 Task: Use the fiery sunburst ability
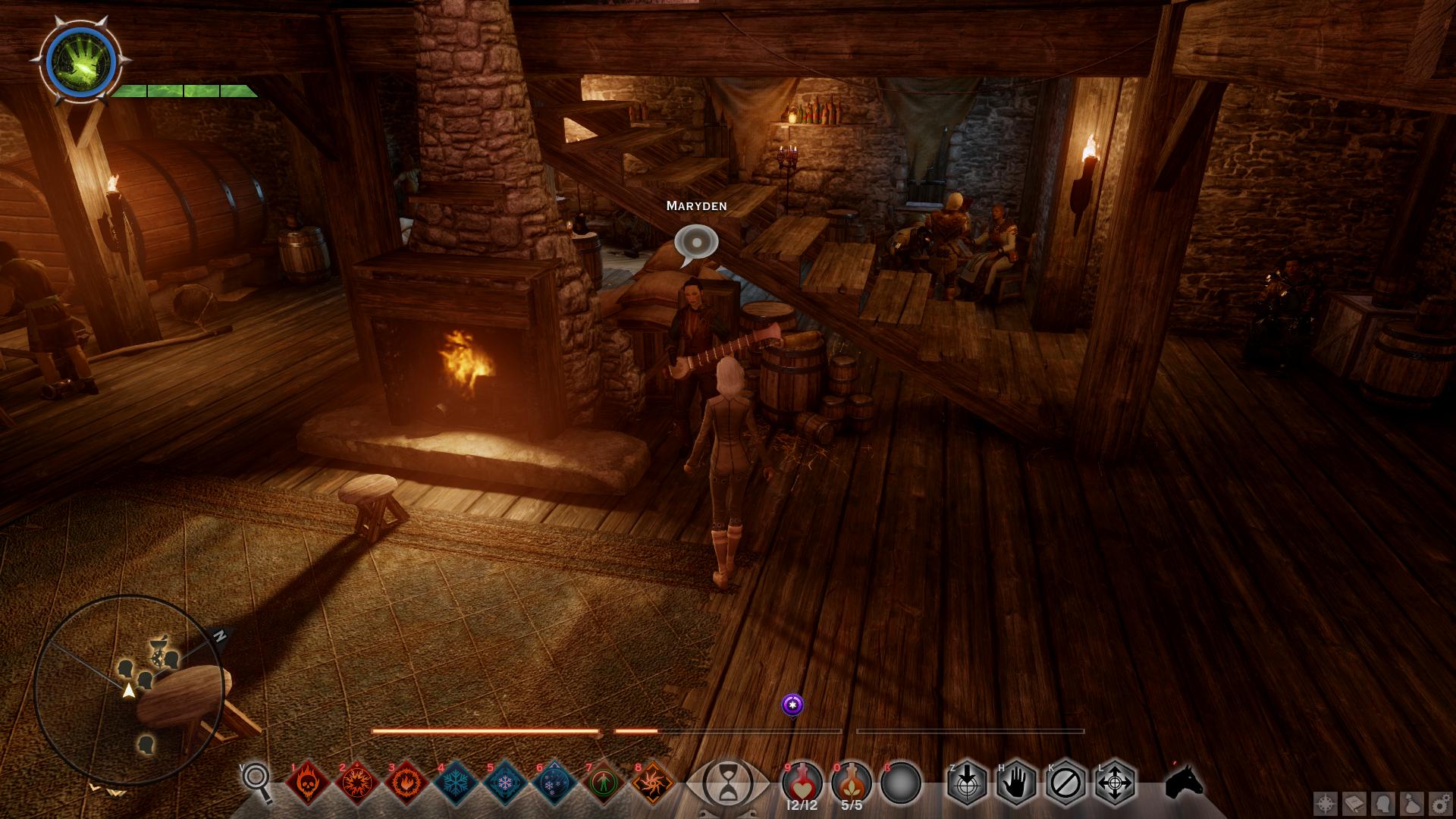(x=357, y=782)
